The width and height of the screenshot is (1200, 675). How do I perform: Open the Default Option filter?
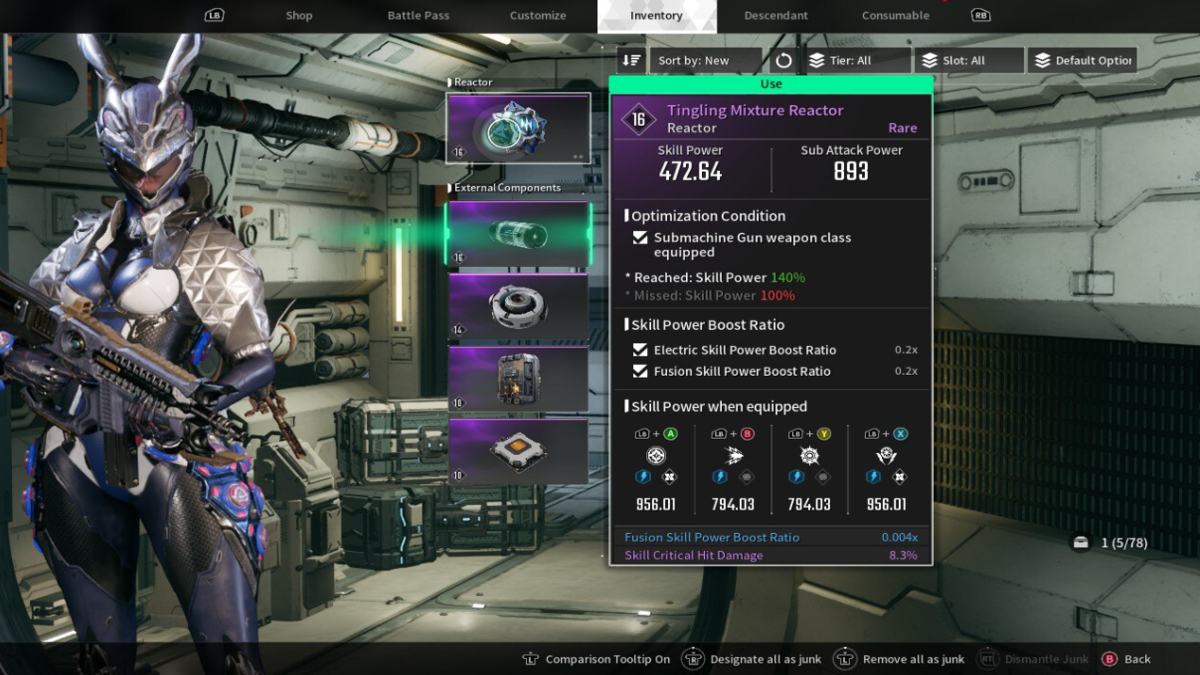tap(1082, 61)
